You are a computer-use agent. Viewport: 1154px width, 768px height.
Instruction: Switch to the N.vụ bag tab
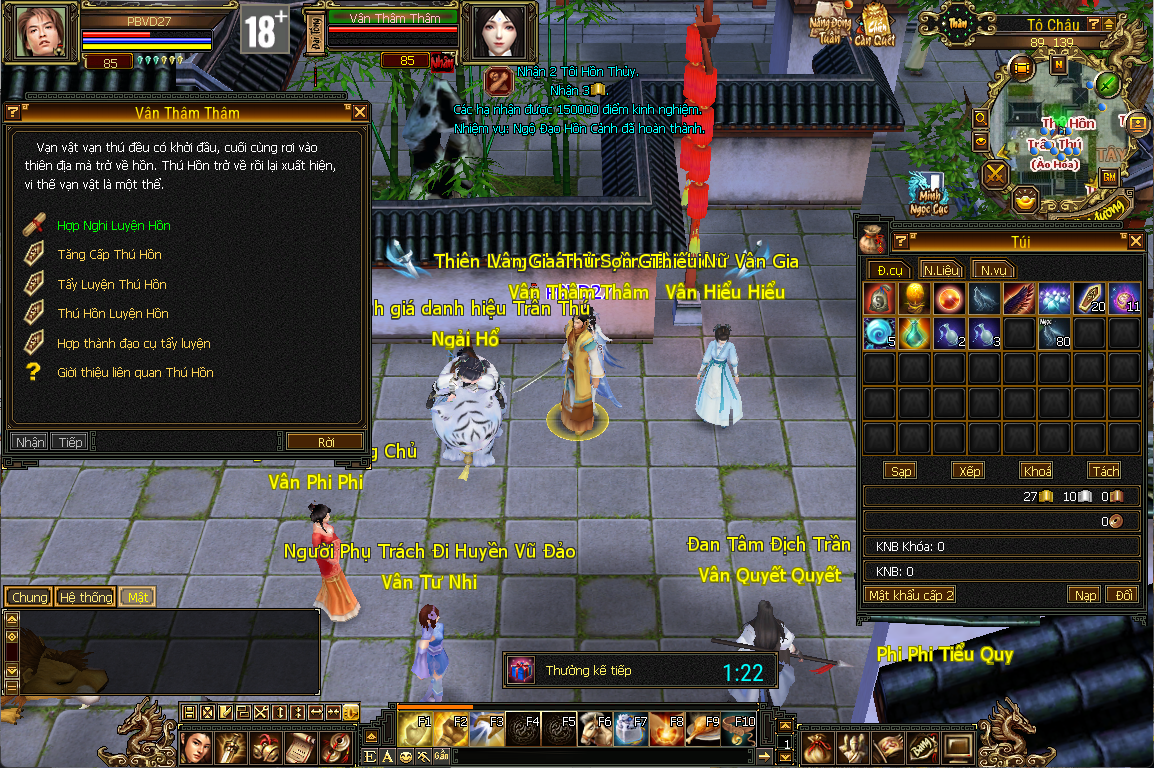pyautogui.click(x=993, y=270)
